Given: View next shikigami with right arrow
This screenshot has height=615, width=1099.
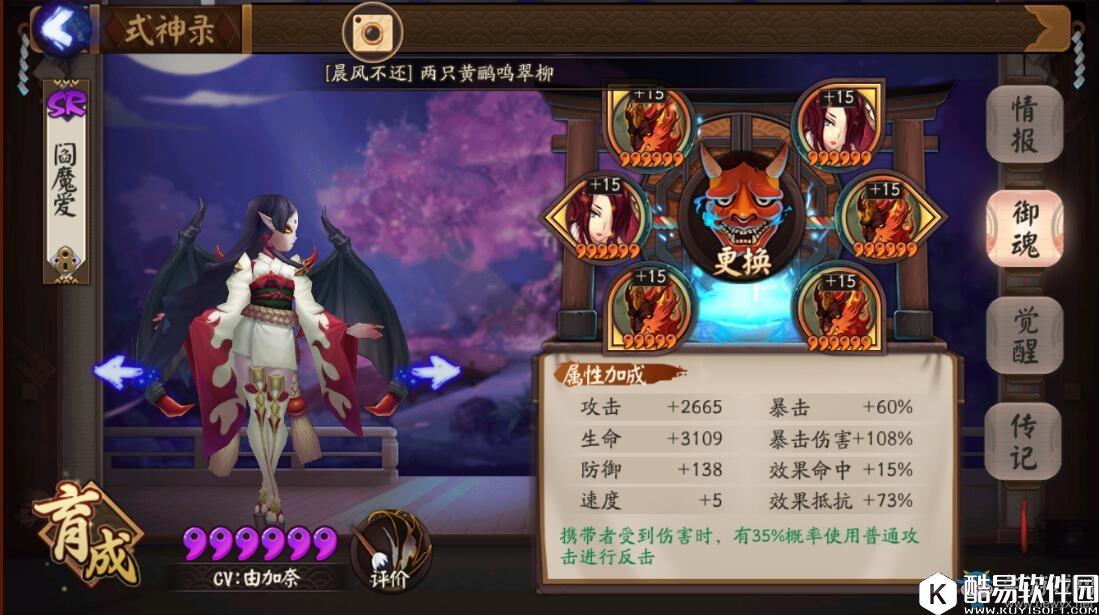Looking at the screenshot, I should pos(436,373).
